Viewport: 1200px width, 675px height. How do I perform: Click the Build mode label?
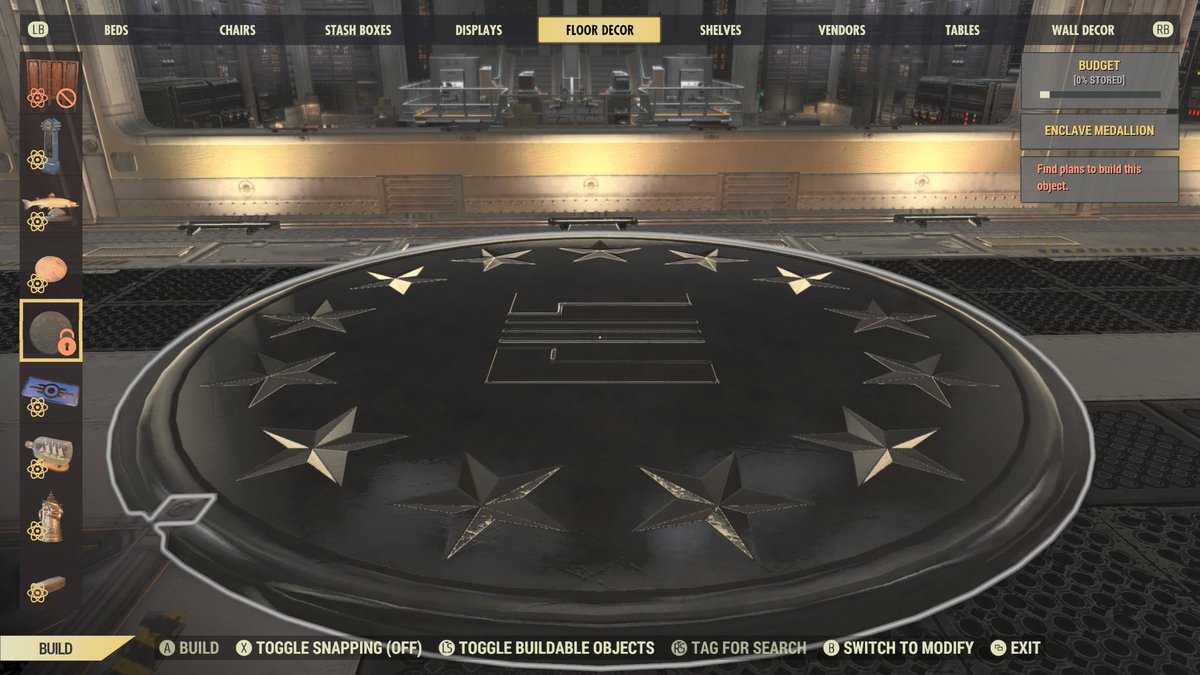tap(56, 648)
